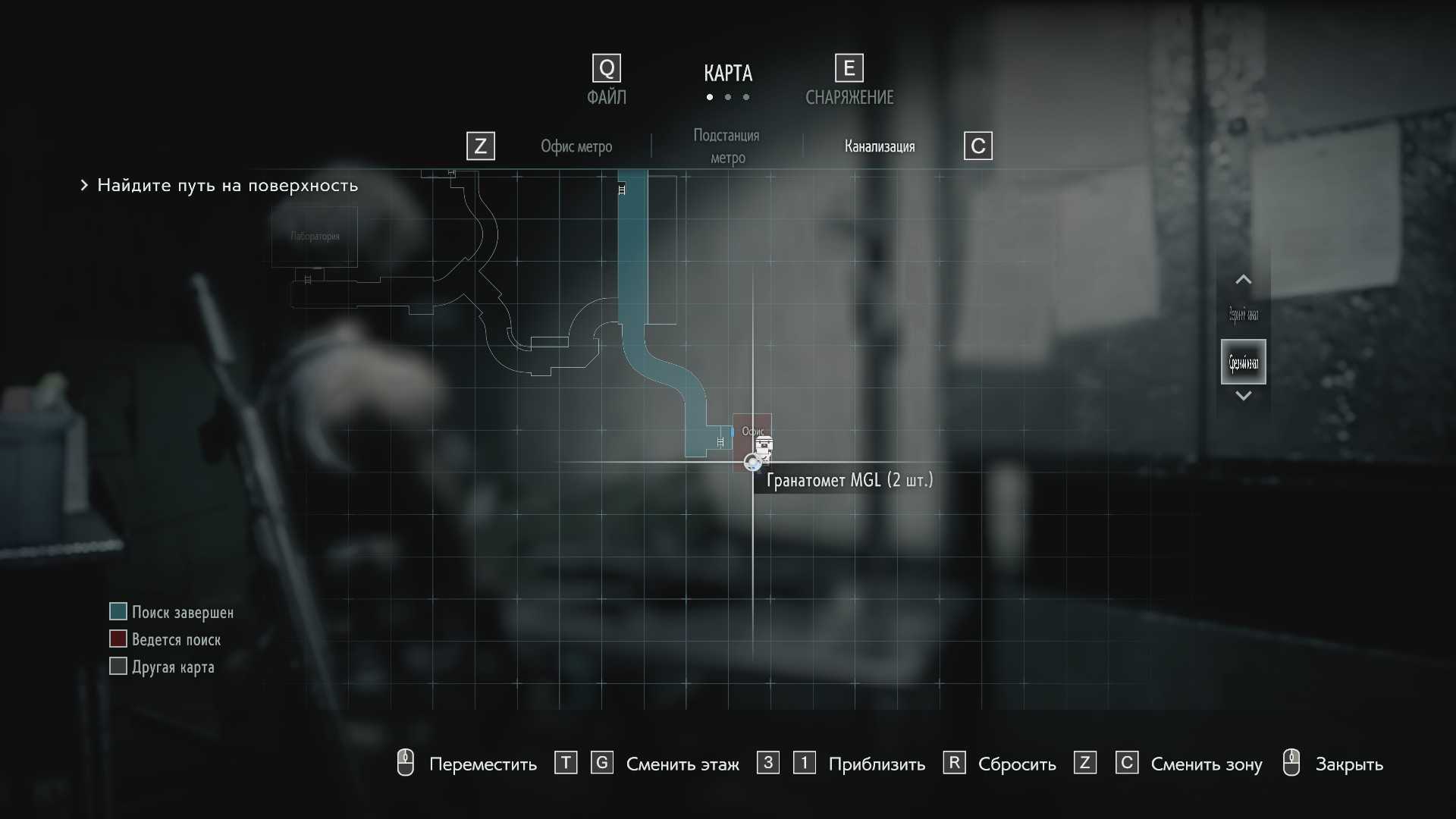
Task: Select the highlighted middle channel floor (Средний канал)
Action: (1243, 362)
